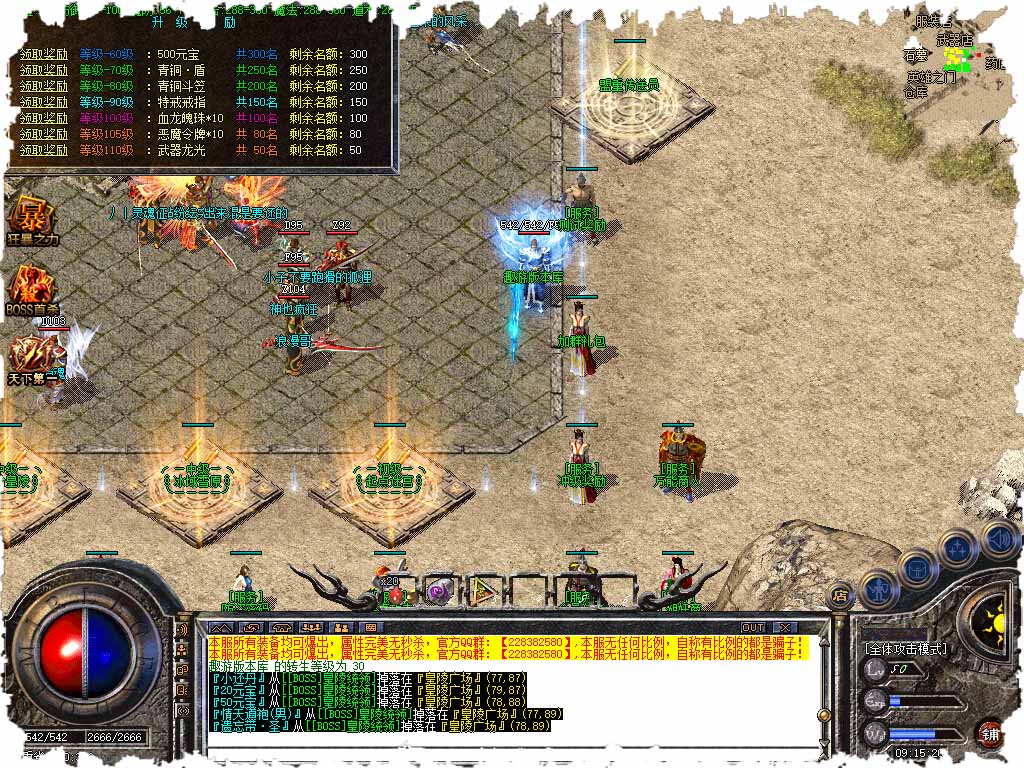The image size is (1024, 768).
Task: Open the 铺 stall button
Action: pyautogui.click(x=990, y=732)
